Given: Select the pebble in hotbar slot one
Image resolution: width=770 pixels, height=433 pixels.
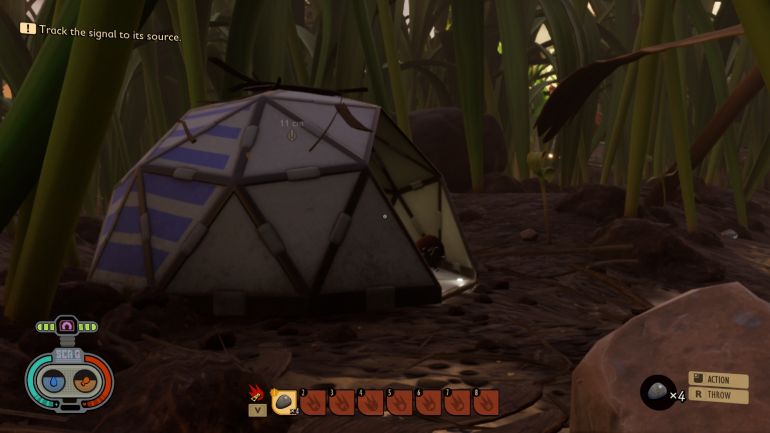Looking at the screenshot, I should click(x=284, y=402).
